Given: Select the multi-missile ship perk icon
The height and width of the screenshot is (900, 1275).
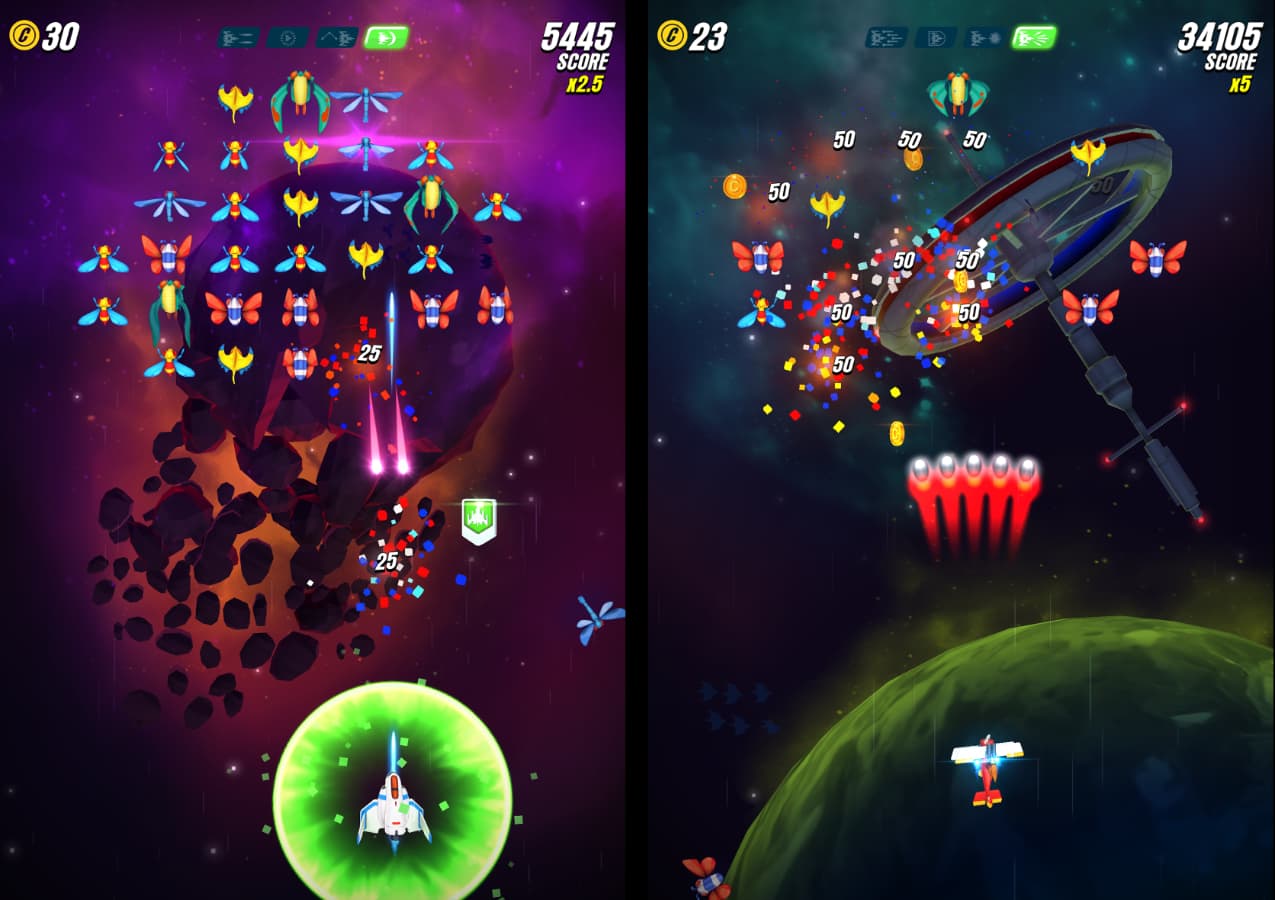Looking at the screenshot, I should point(886,38).
